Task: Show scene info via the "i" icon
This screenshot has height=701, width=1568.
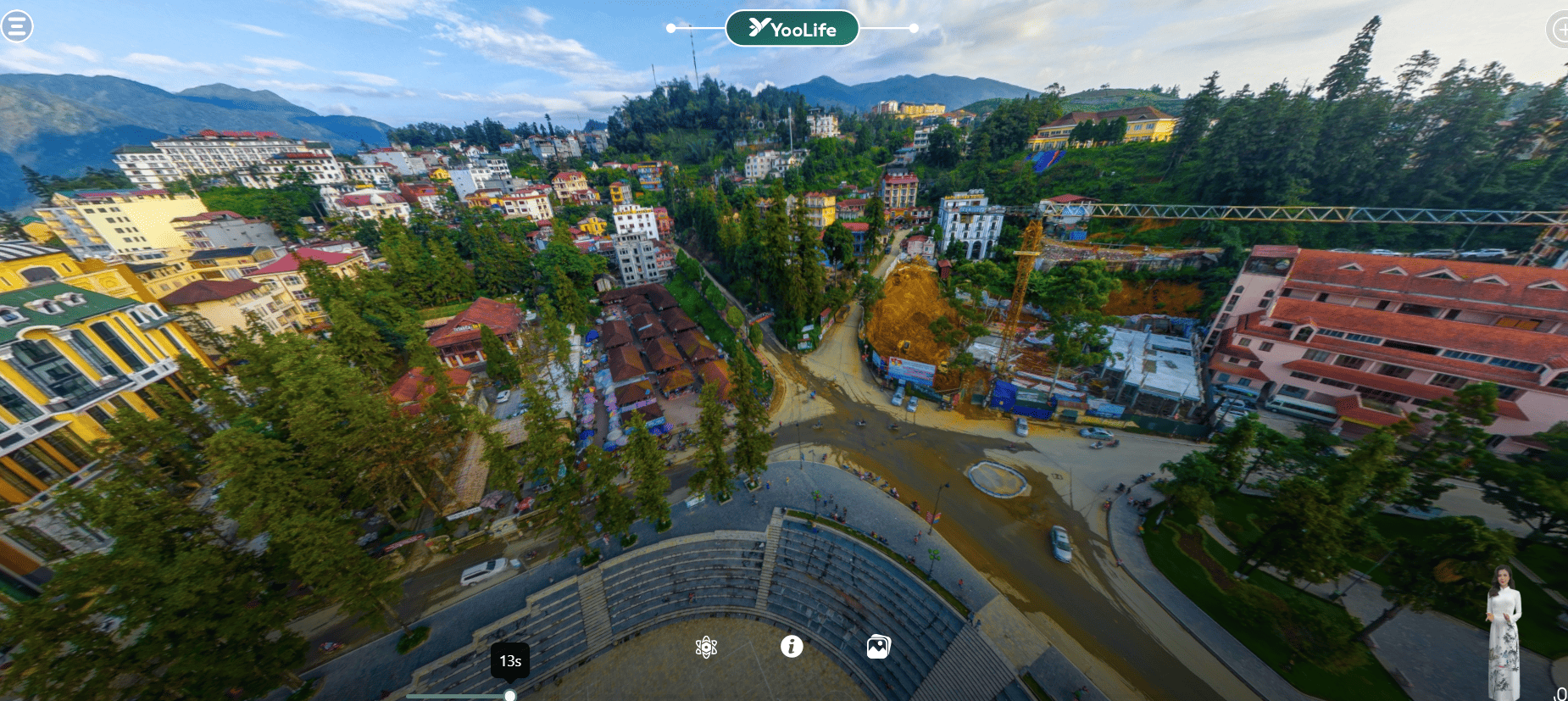Action: point(792,647)
